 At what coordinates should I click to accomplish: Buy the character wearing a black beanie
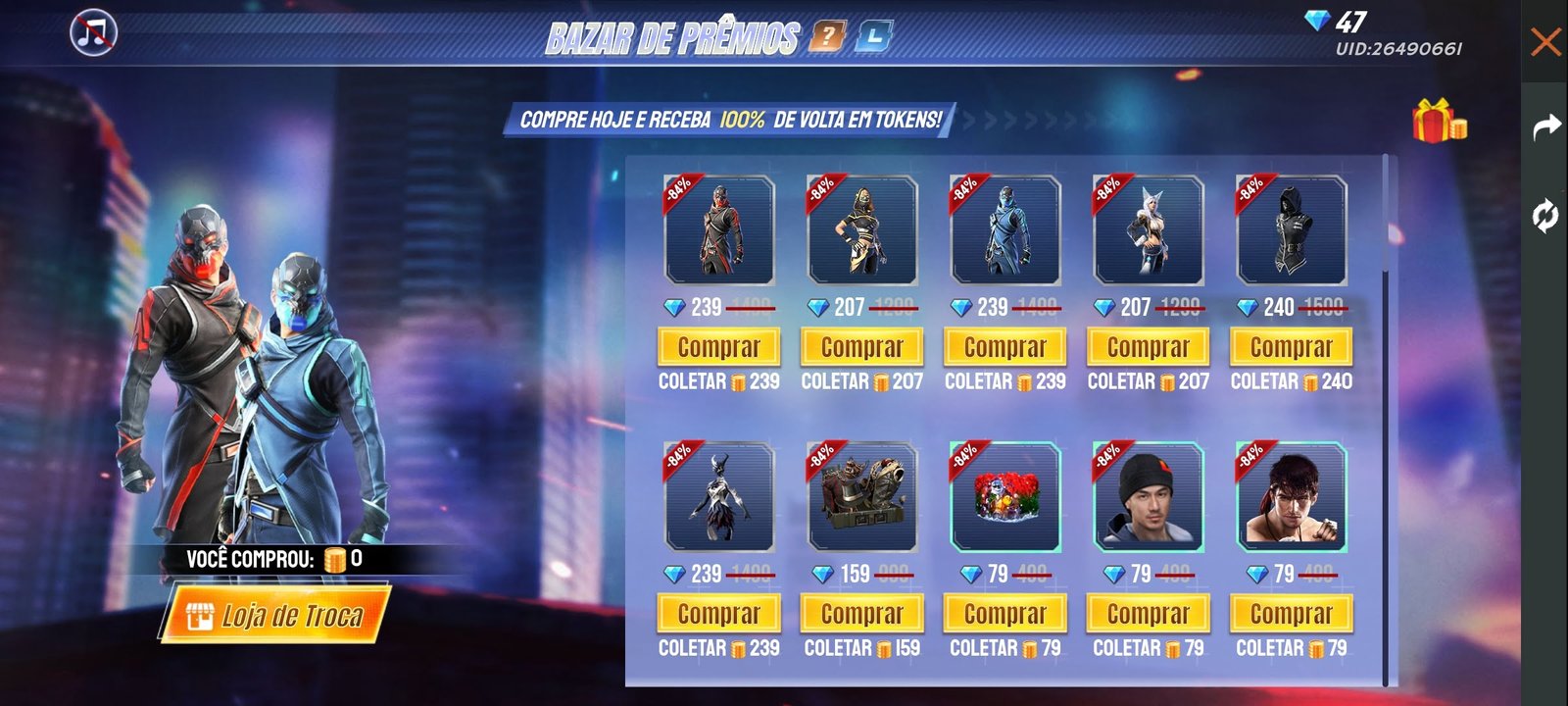(1148, 614)
